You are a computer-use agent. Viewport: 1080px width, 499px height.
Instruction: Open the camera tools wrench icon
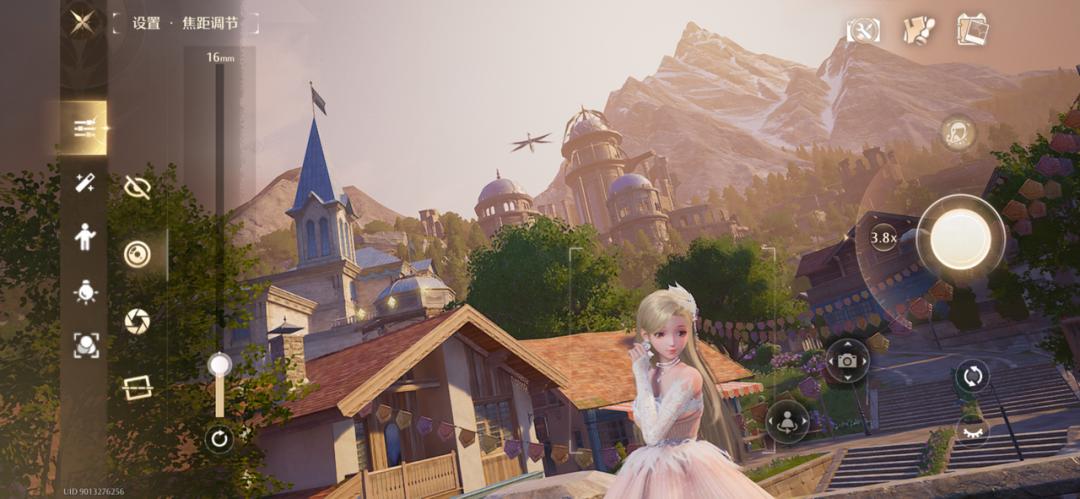pyautogui.click(x=863, y=30)
